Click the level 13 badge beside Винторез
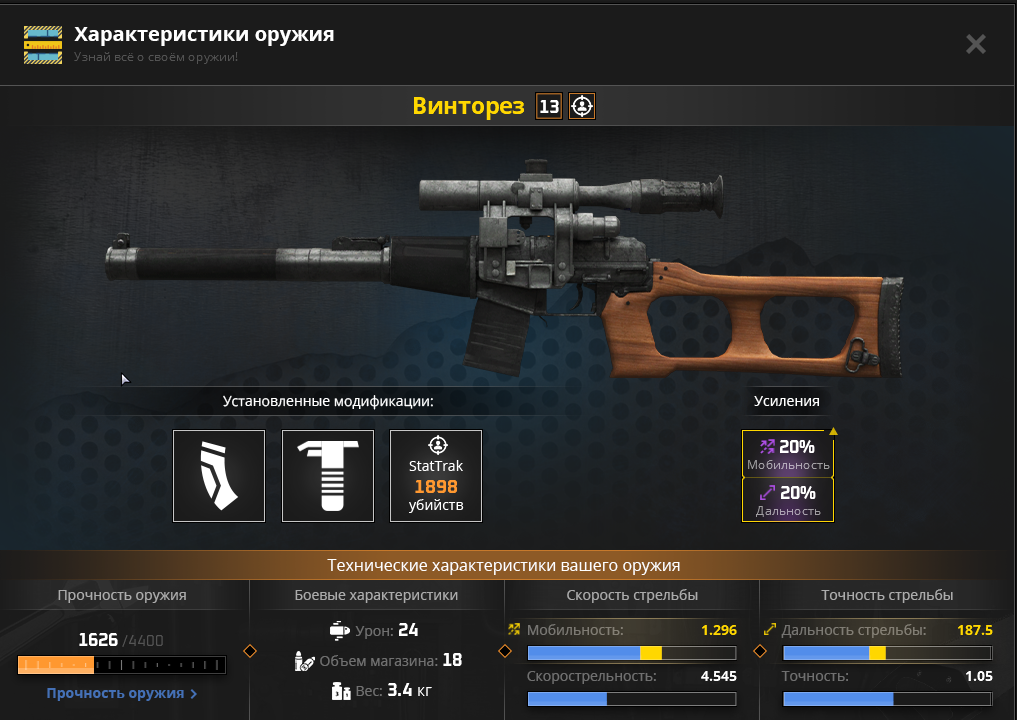1017x720 pixels. pyautogui.click(x=549, y=106)
